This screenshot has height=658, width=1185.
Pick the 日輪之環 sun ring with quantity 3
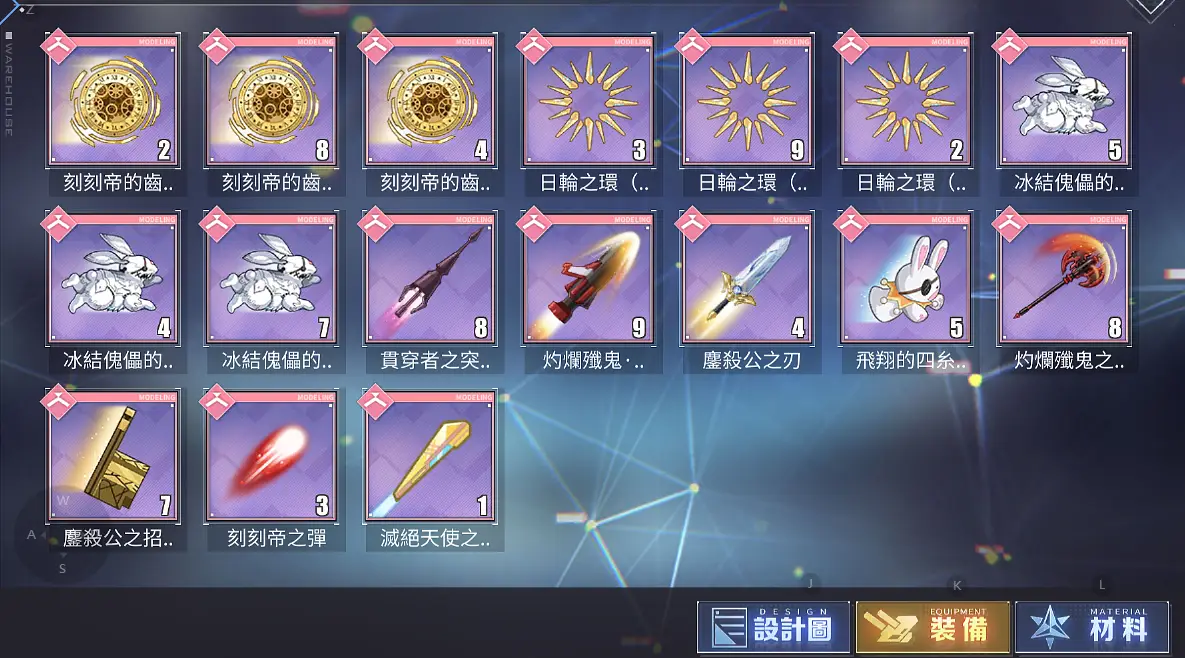(588, 105)
